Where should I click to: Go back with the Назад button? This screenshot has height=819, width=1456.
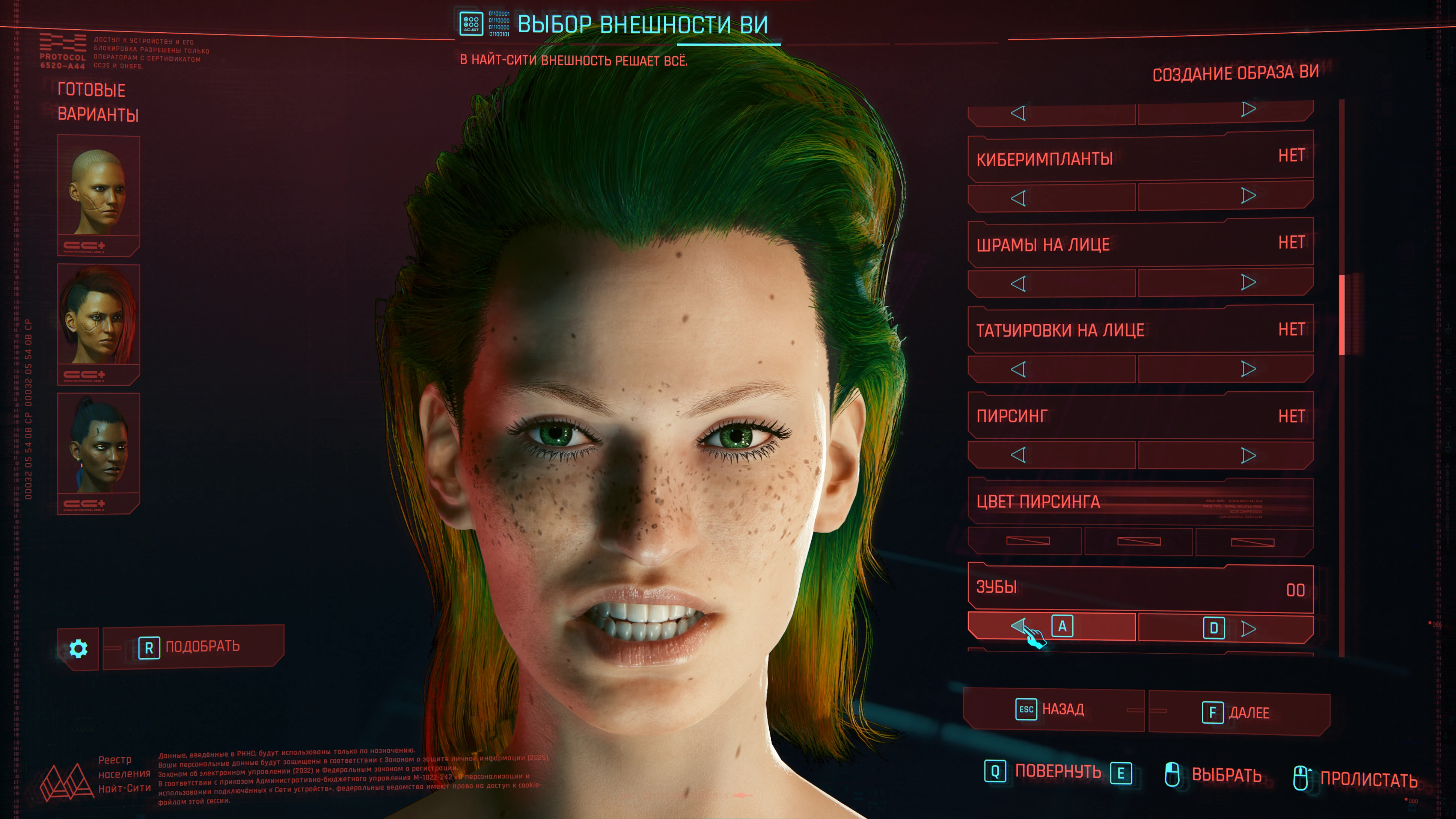tap(1052, 709)
